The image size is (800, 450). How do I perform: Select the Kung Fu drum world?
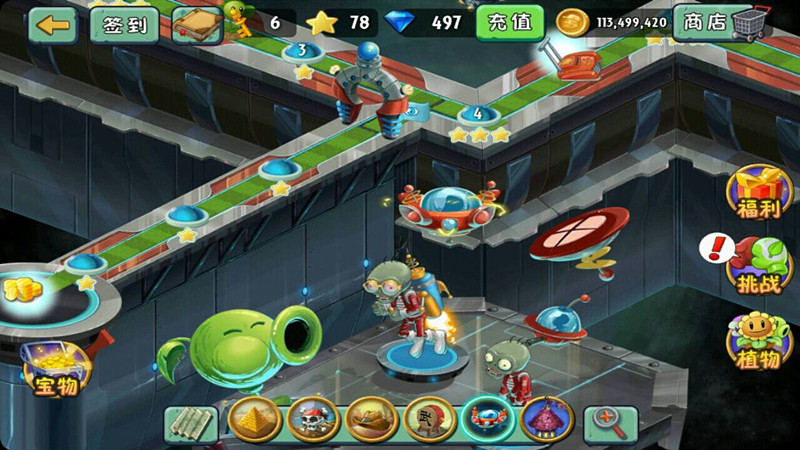(431, 420)
